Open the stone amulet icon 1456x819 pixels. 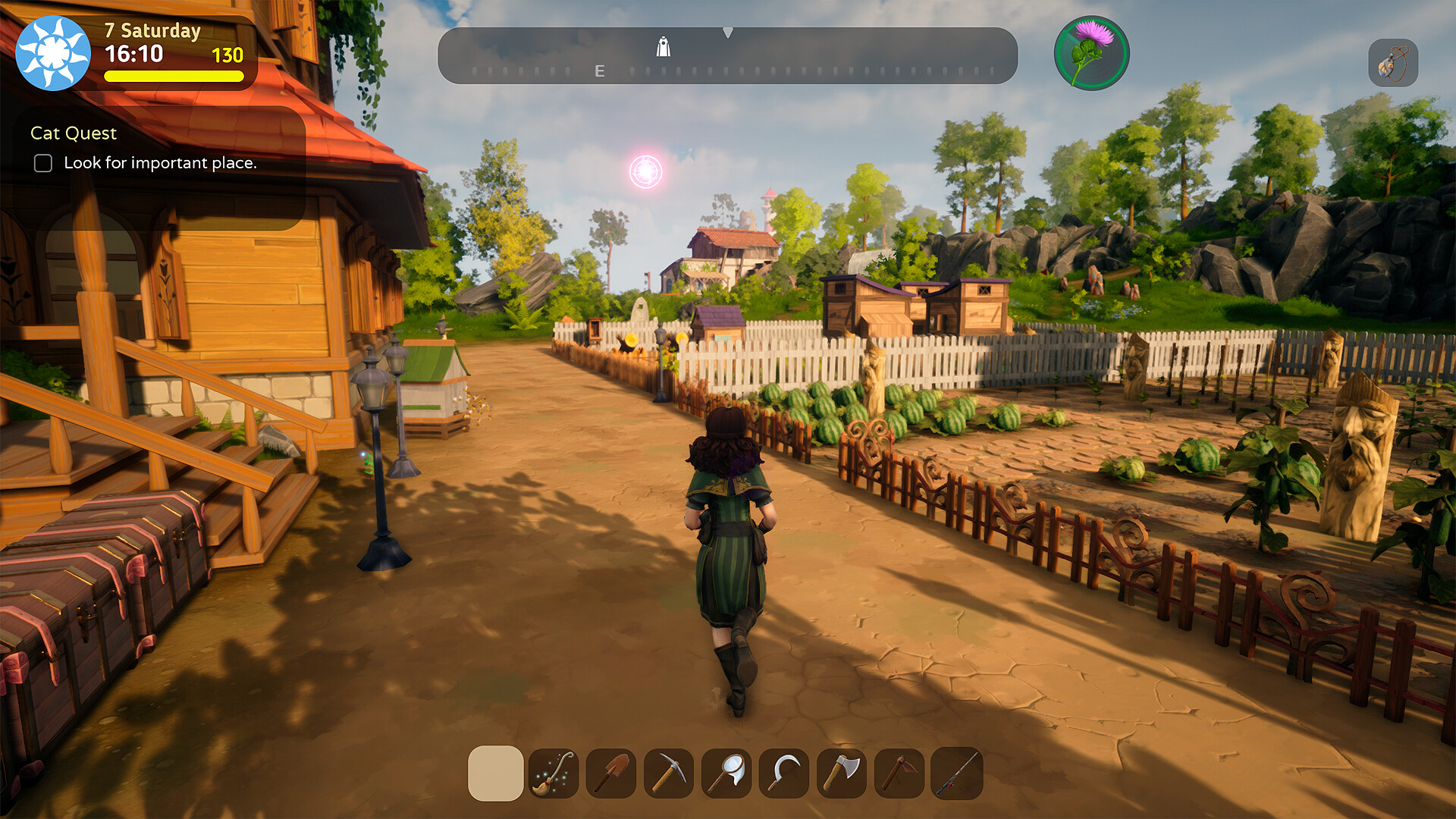pyautogui.click(x=1393, y=63)
